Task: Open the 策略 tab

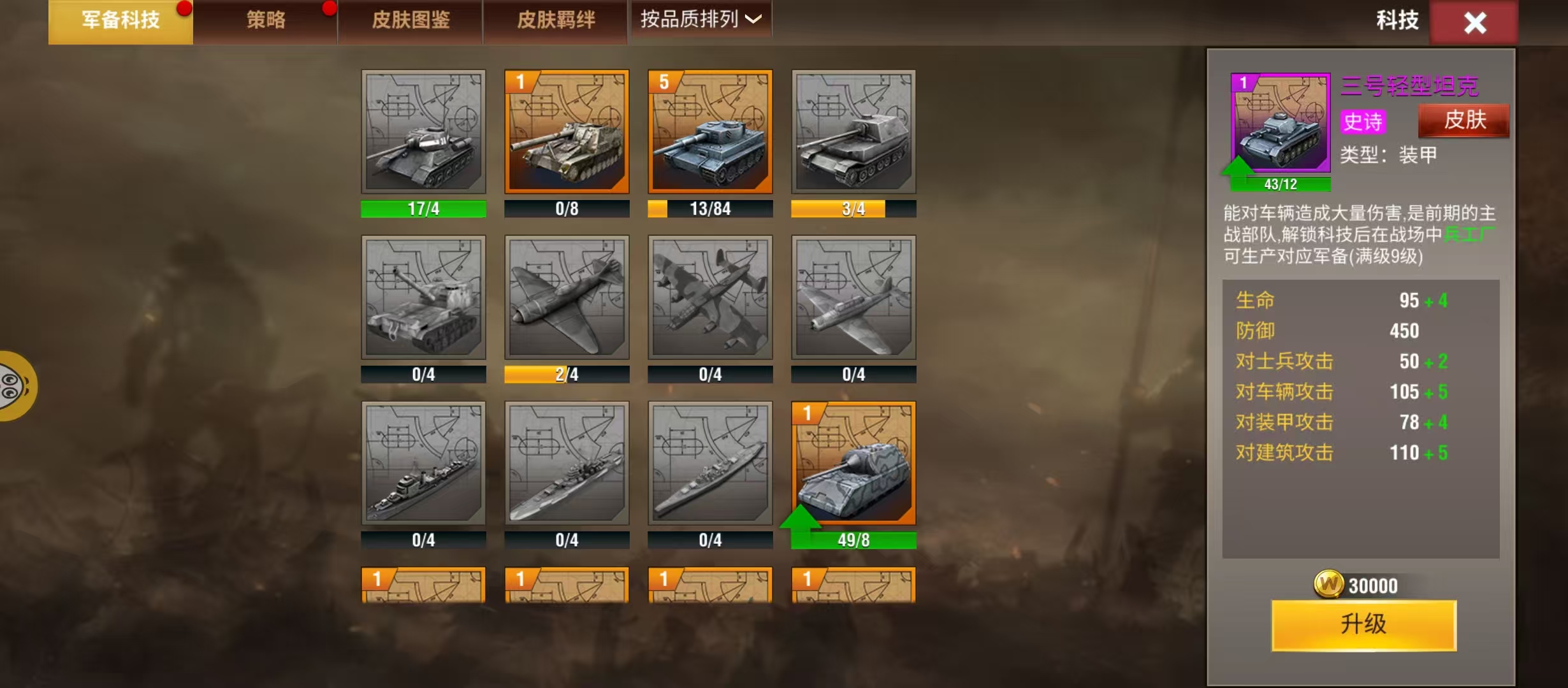Action: pyautogui.click(x=266, y=21)
